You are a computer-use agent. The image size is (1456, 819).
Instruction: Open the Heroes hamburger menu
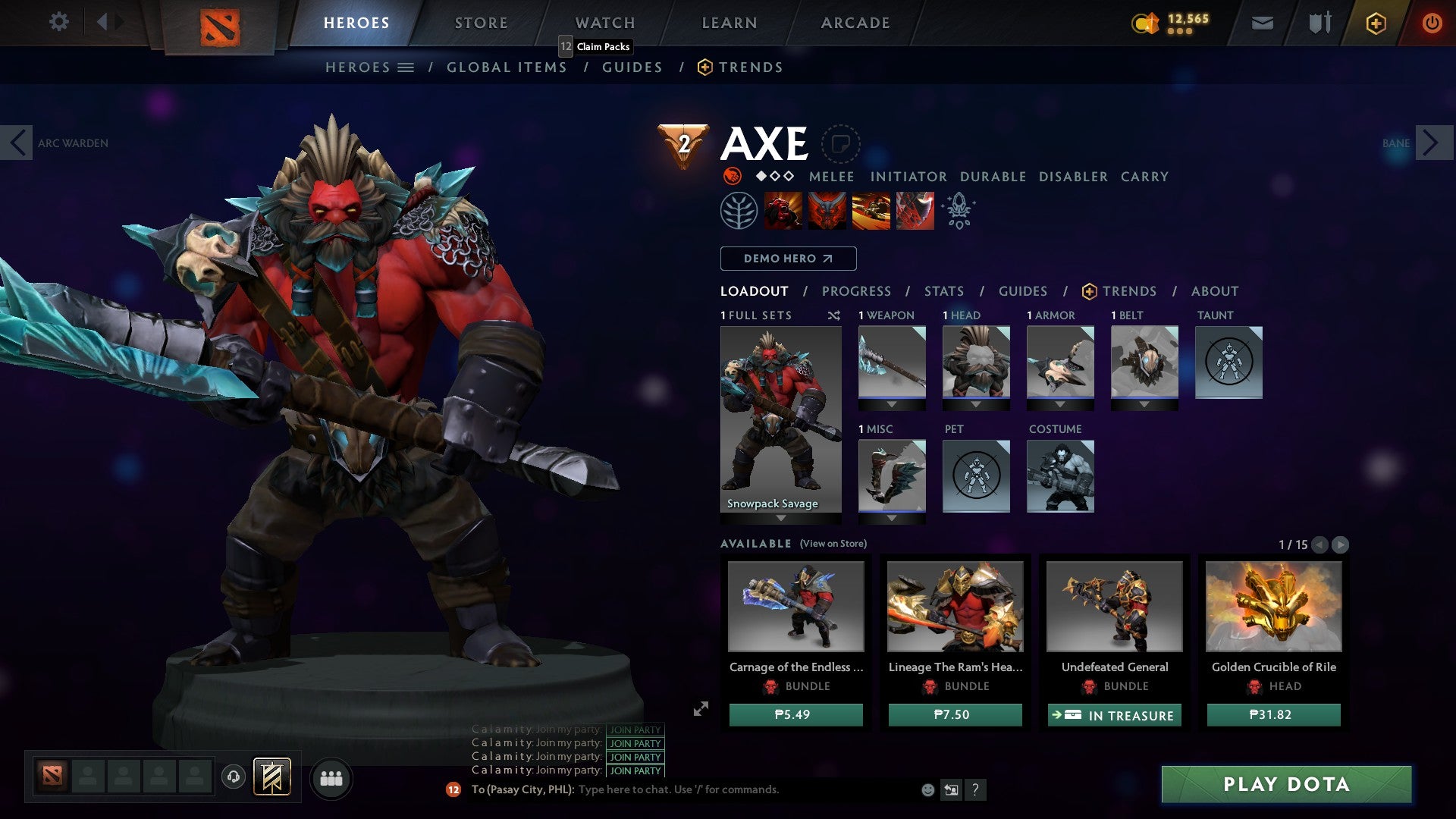(x=406, y=67)
